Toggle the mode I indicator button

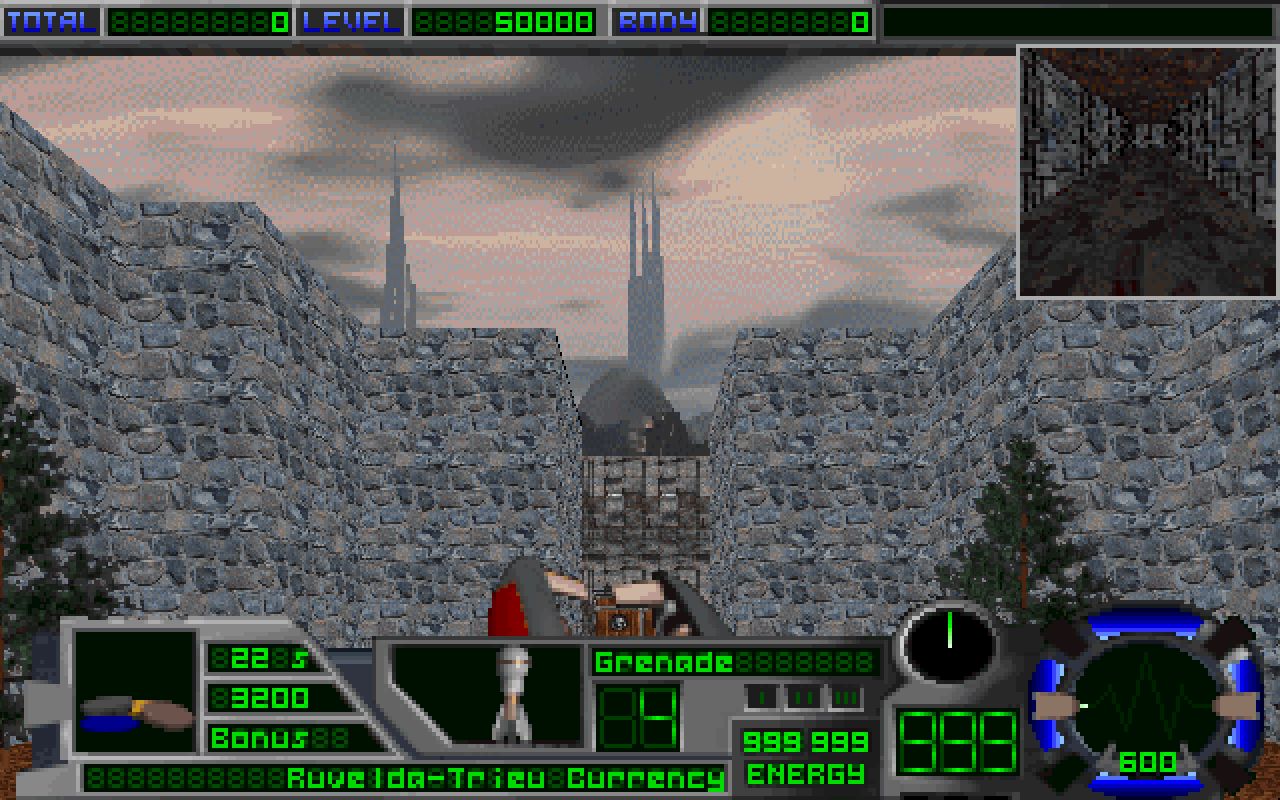click(x=761, y=697)
